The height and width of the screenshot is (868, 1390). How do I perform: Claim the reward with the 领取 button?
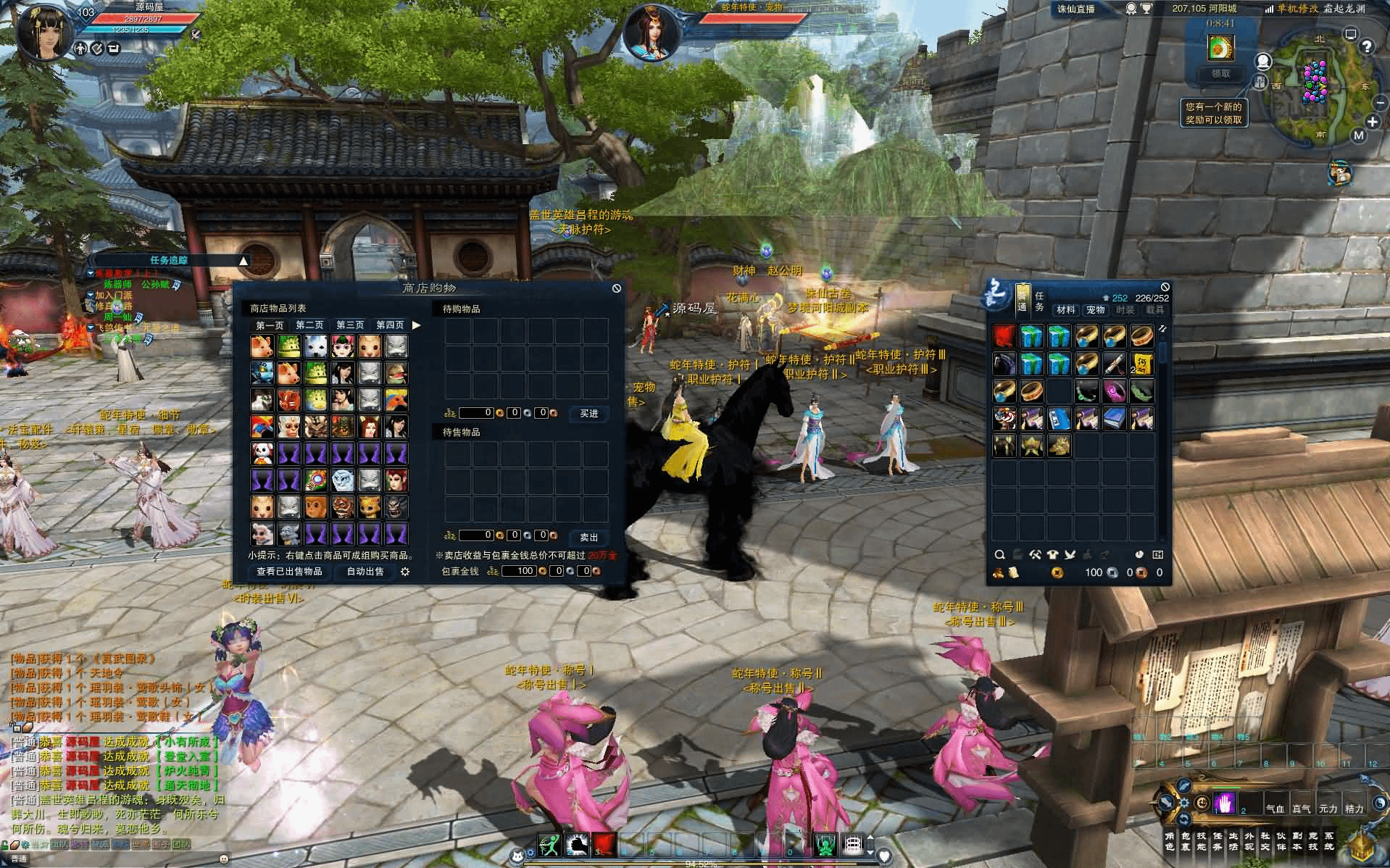(x=1221, y=74)
